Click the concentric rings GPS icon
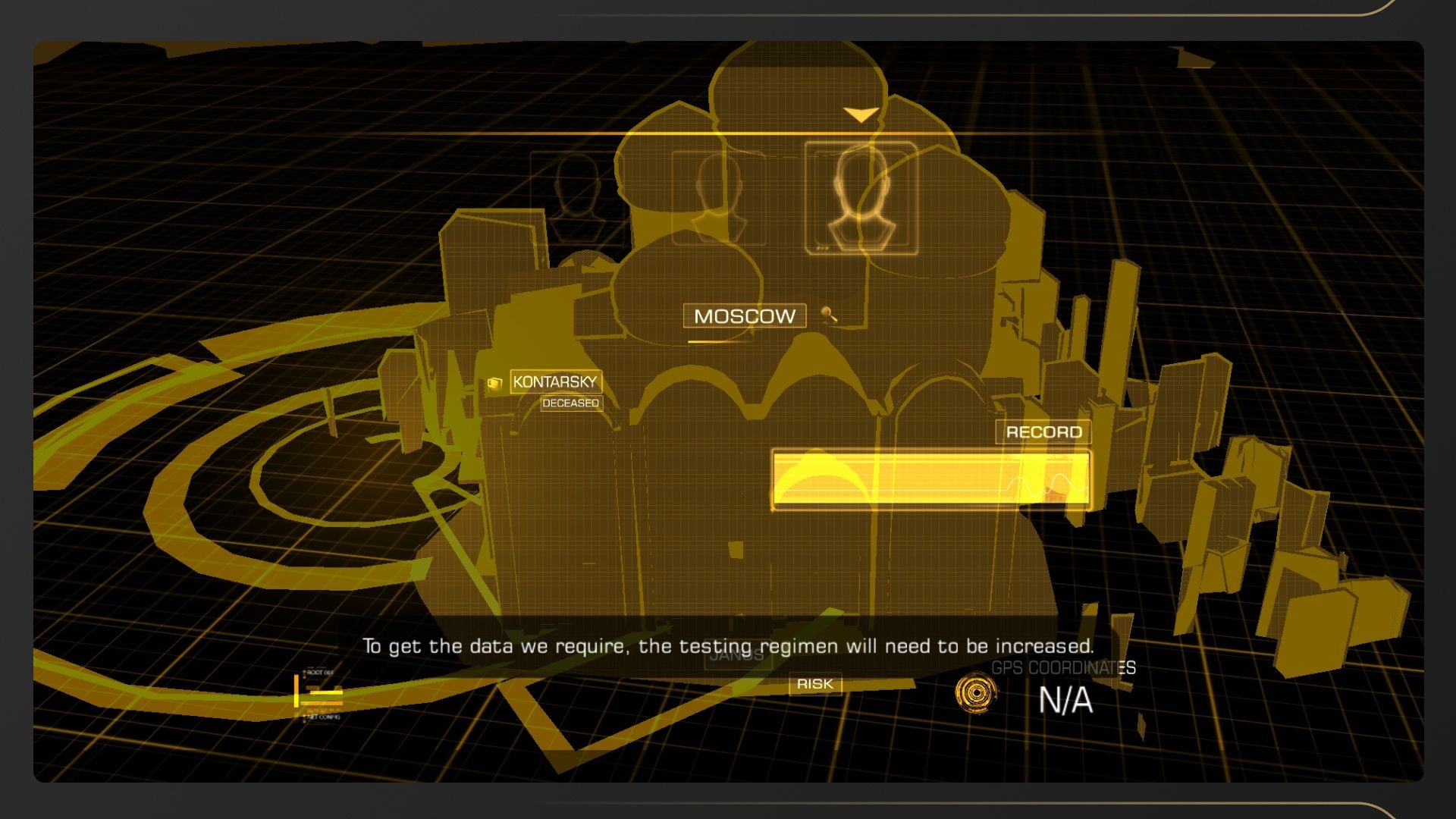Image resolution: width=1456 pixels, height=819 pixels. tap(976, 692)
